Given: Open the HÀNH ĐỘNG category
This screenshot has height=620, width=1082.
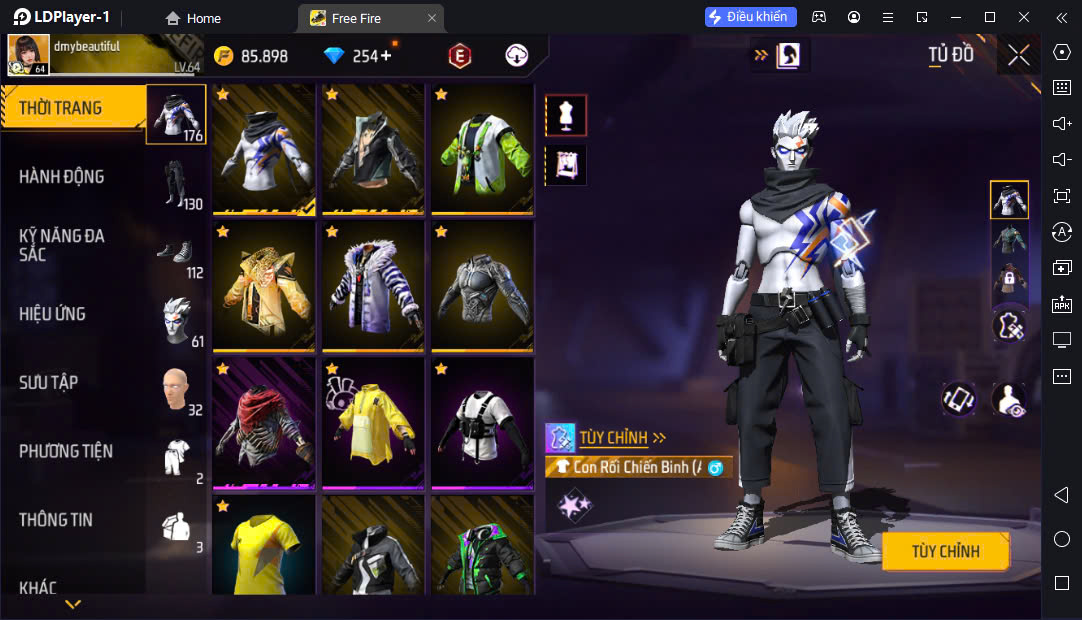Looking at the screenshot, I should [x=75, y=177].
